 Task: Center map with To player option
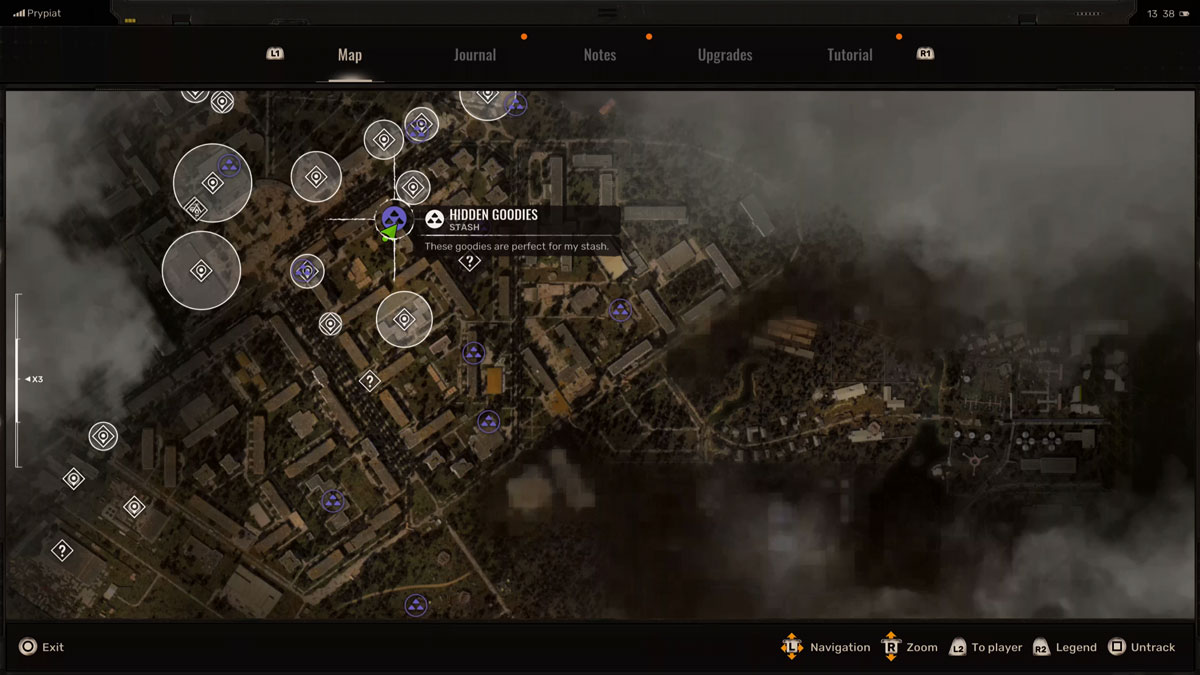[x=986, y=647]
